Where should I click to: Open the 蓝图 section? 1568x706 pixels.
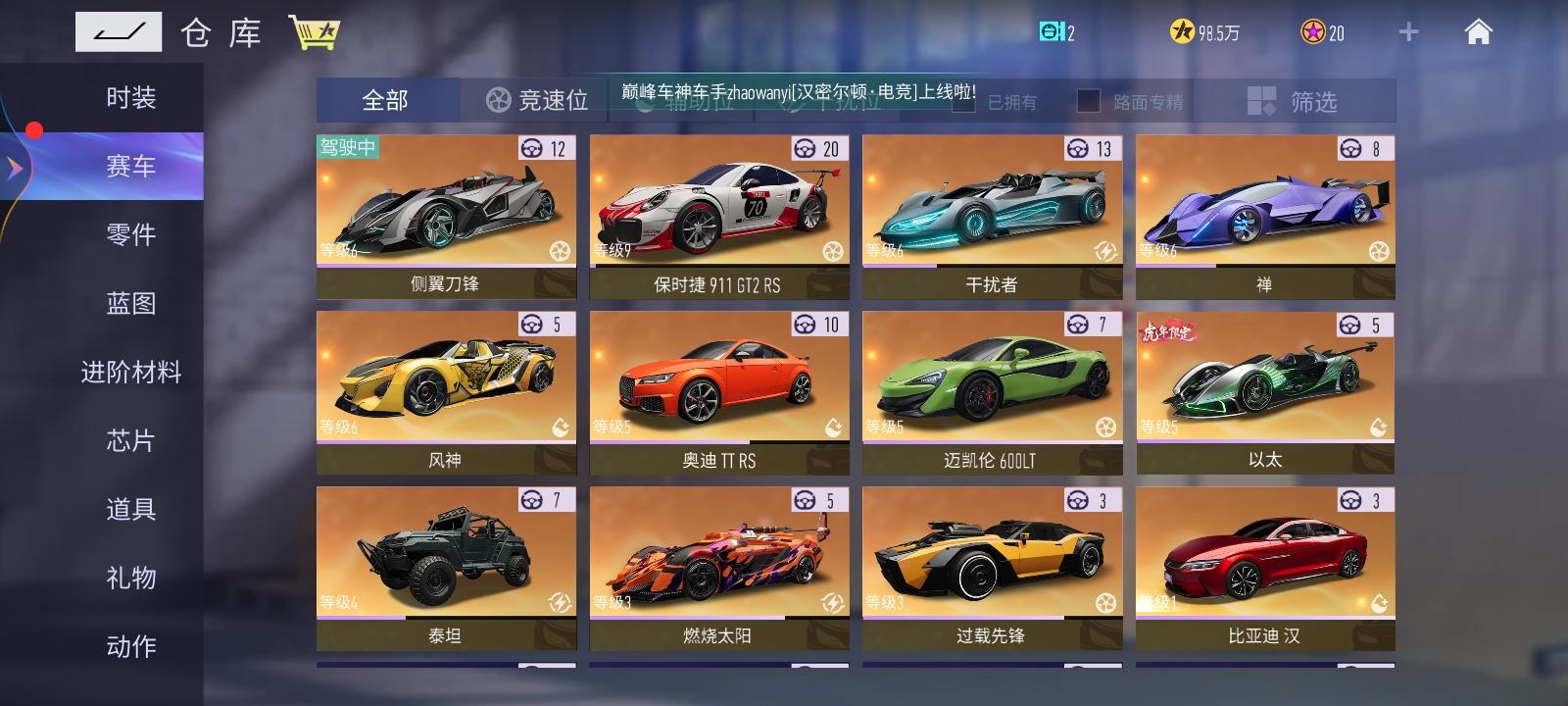131,304
